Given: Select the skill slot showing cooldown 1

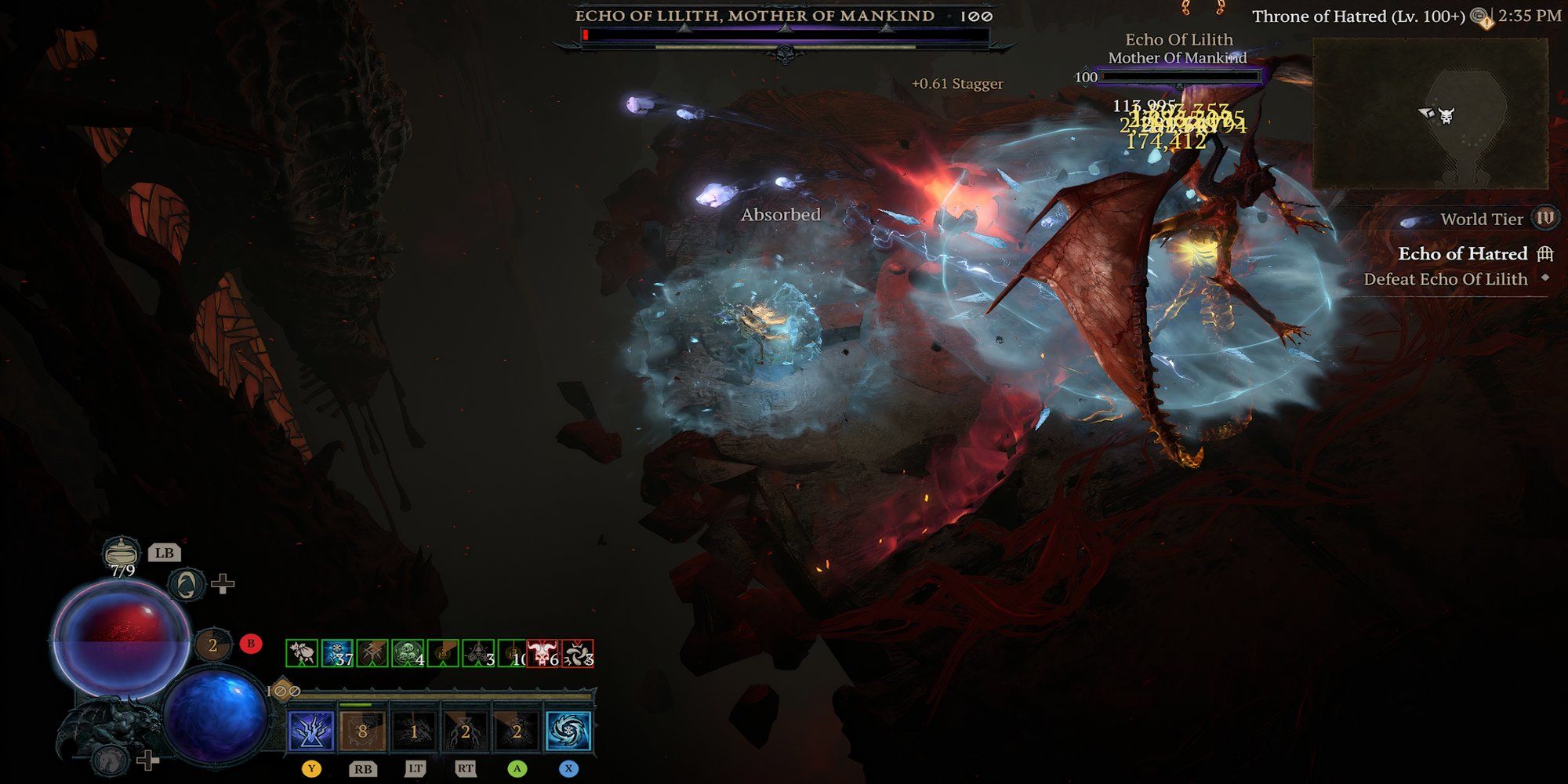Looking at the screenshot, I should pos(414,731).
